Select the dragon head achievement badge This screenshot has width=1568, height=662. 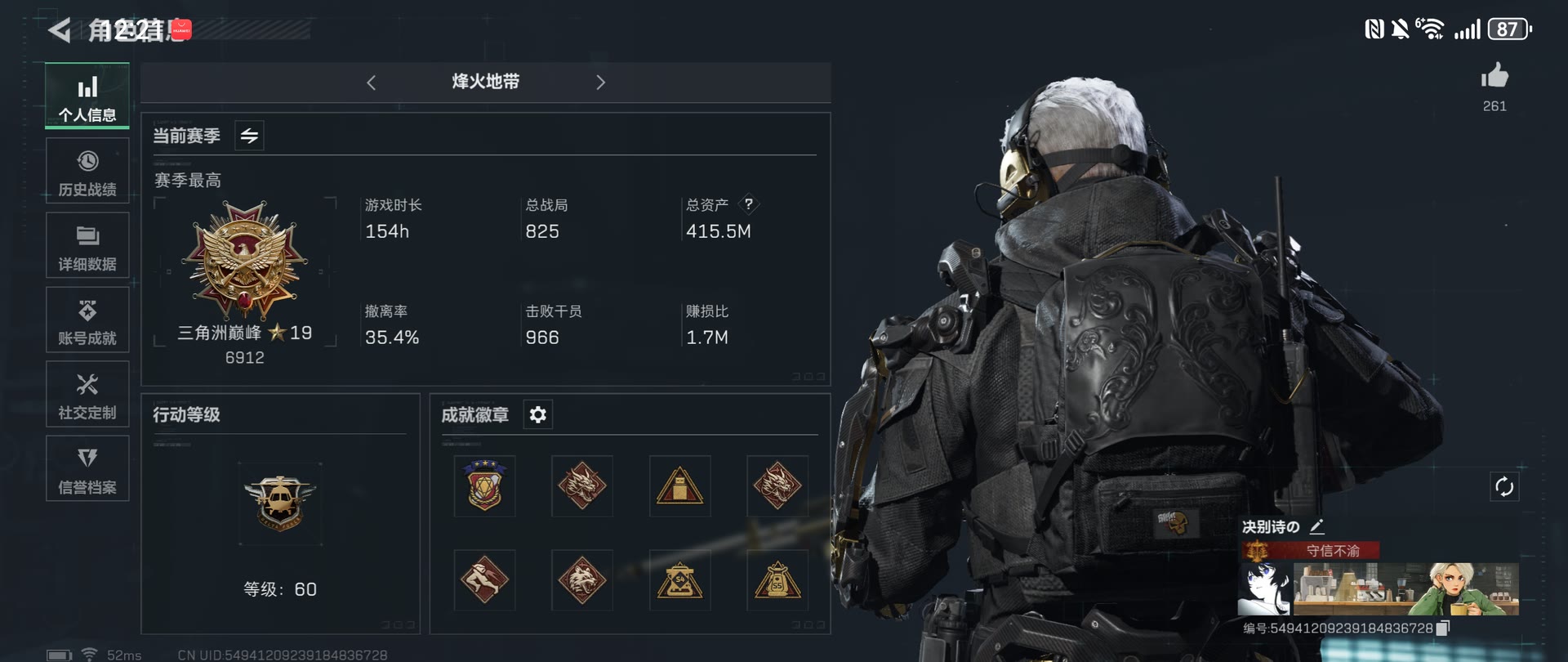581,486
